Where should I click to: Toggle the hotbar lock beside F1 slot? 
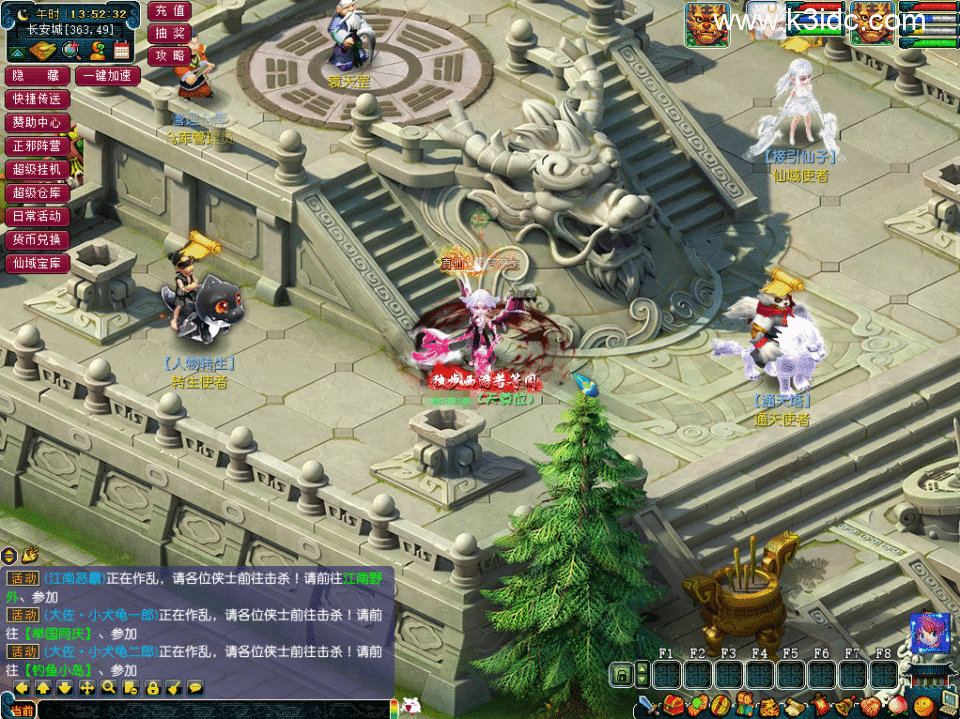coord(621,675)
